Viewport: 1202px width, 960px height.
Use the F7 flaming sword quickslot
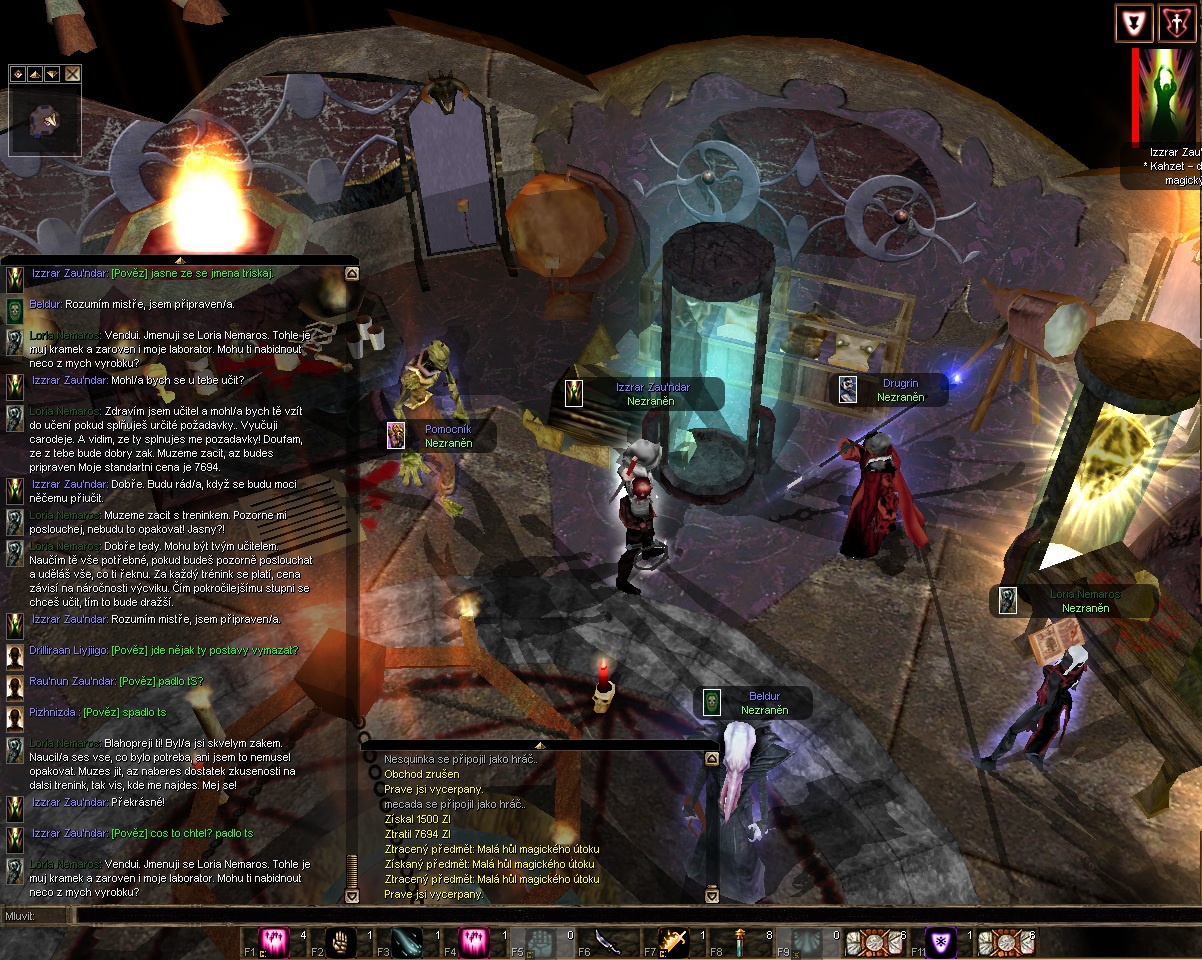tap(672, 942)
